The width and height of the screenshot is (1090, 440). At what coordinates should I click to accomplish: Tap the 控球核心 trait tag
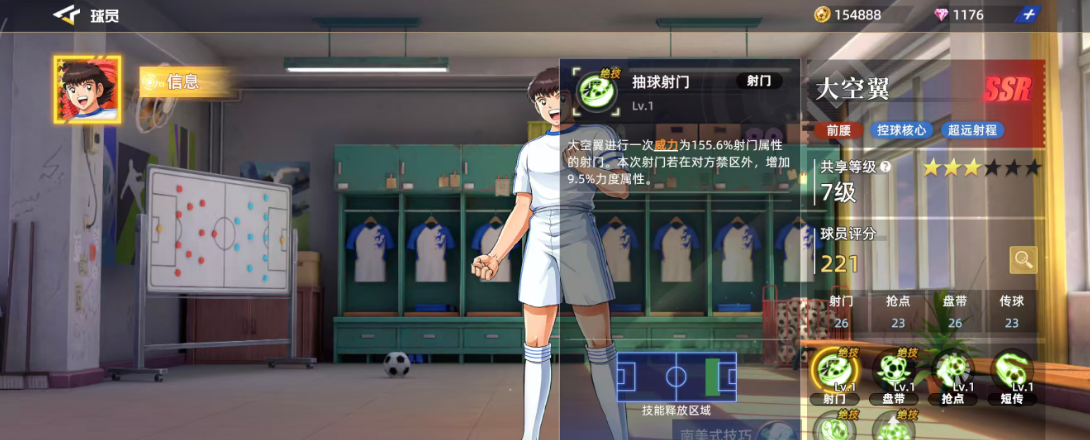tap(901, 130)
